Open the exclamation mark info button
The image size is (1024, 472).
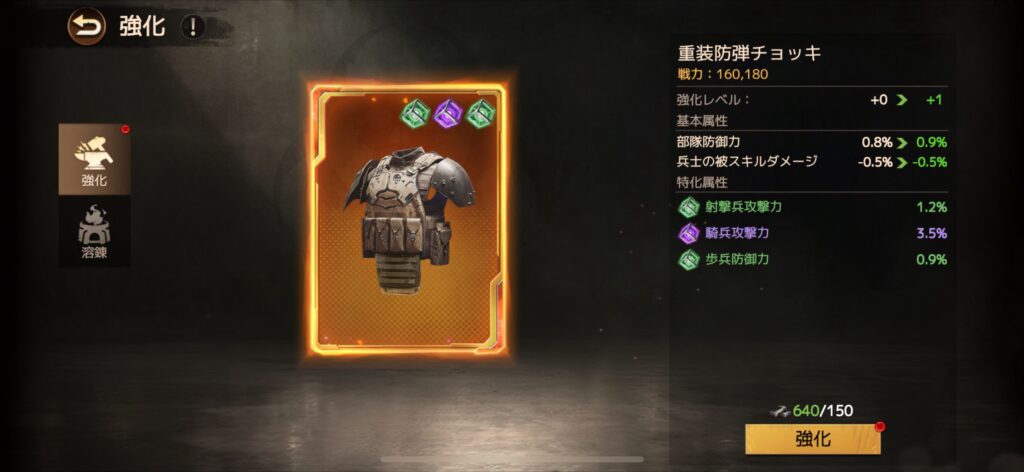[x=192, y=26]
